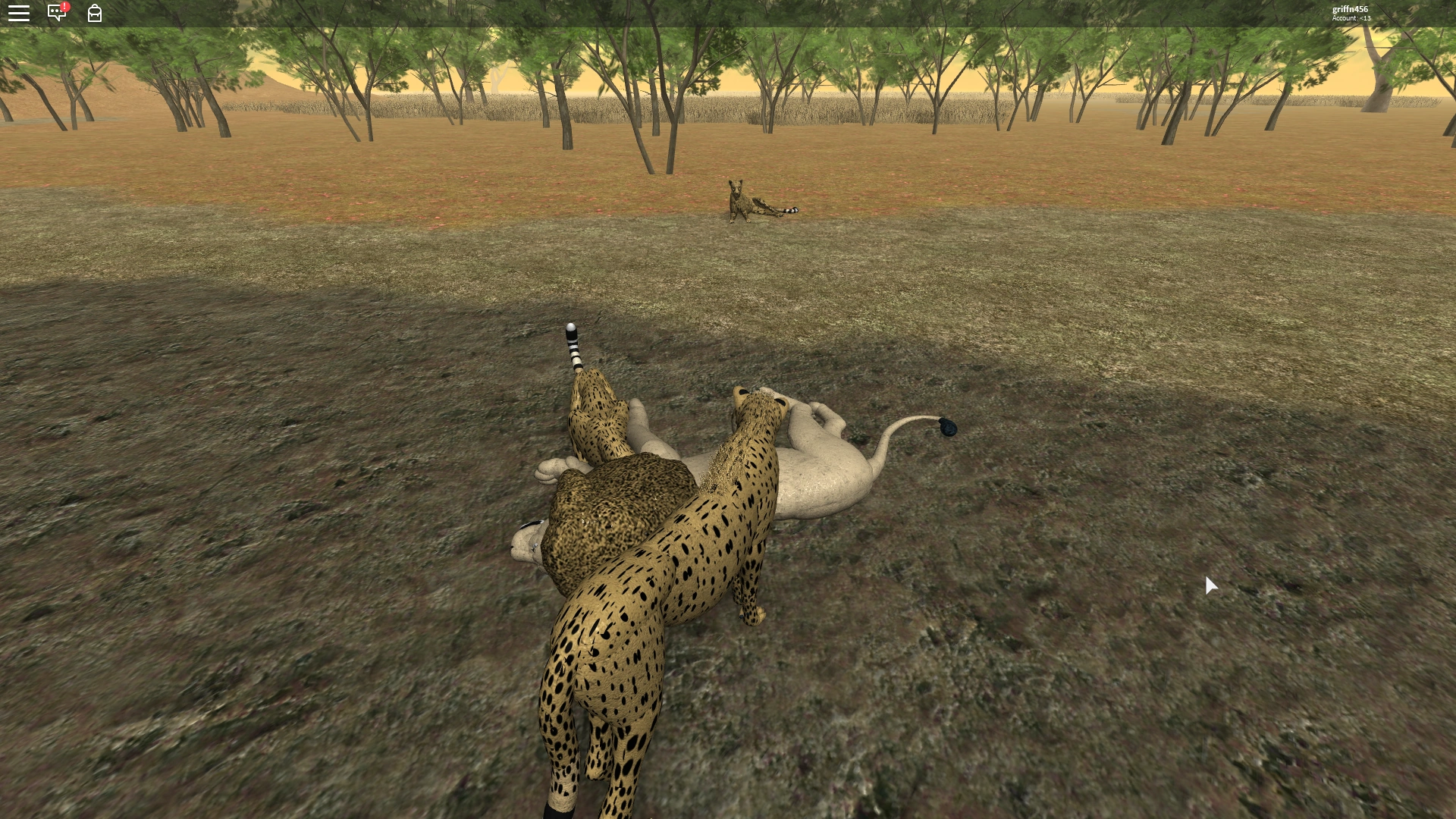
Task: Click the username griffn456 label
Action: pyautogui.click(x=1351, y=9)
